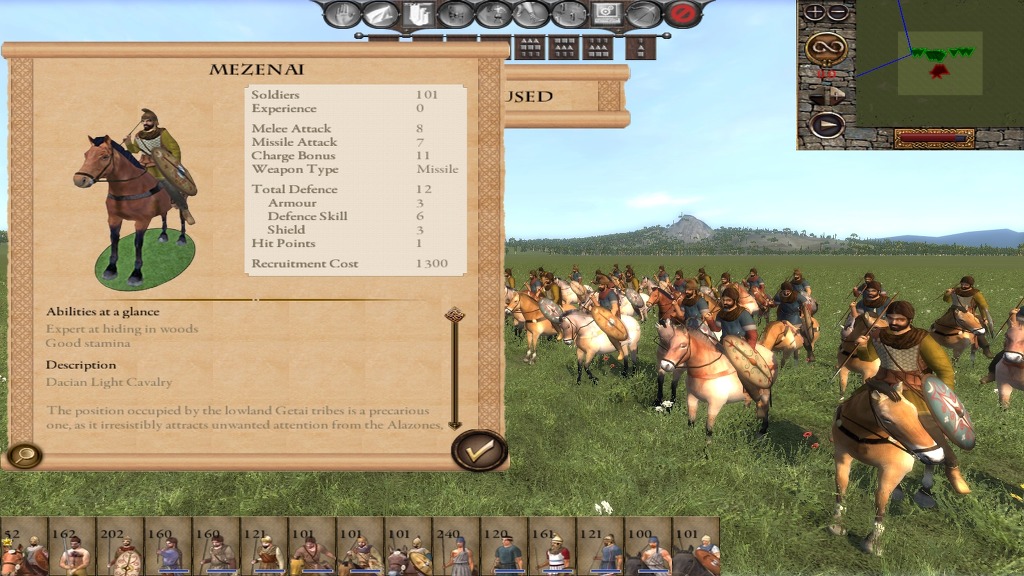Screen dimensions: 1024x576
Task: Select the 240-soldier unit card
Action: click(x=456, y=547)
